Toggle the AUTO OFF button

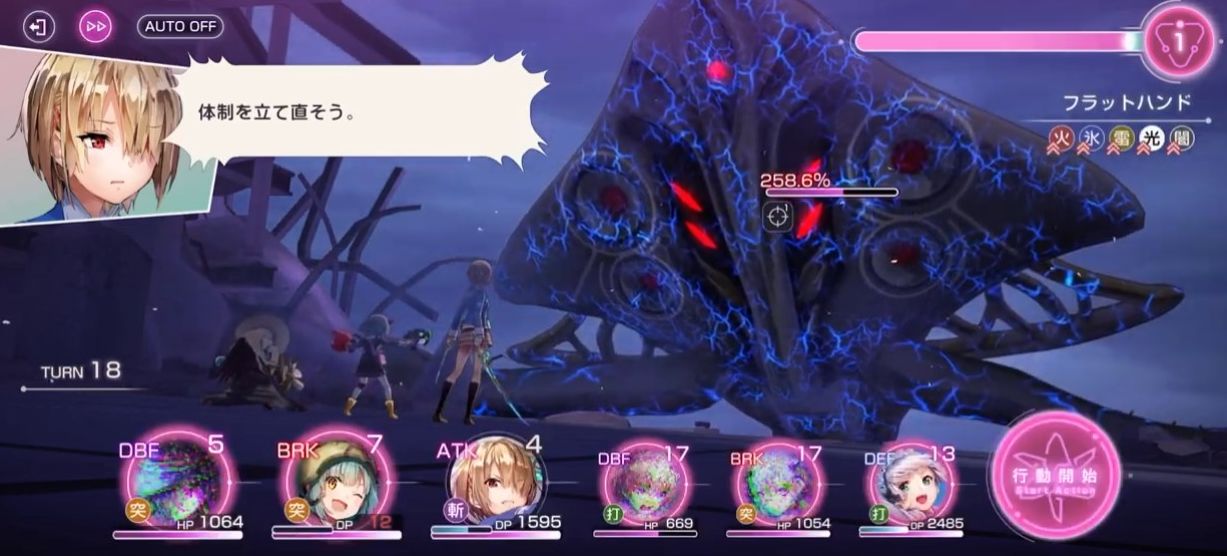pos(180,26)
